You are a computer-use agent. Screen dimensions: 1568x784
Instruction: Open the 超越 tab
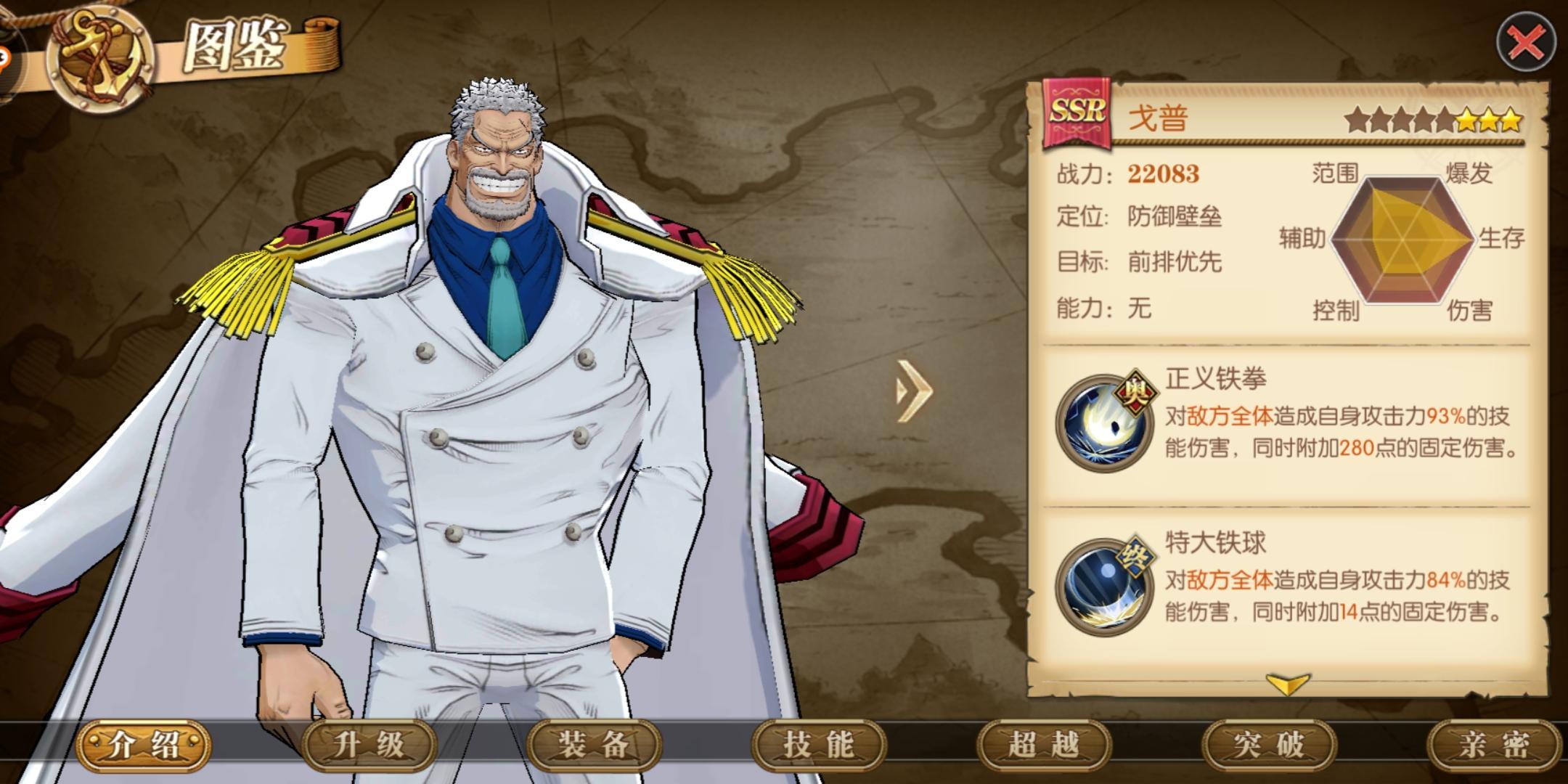point(1044,745)
